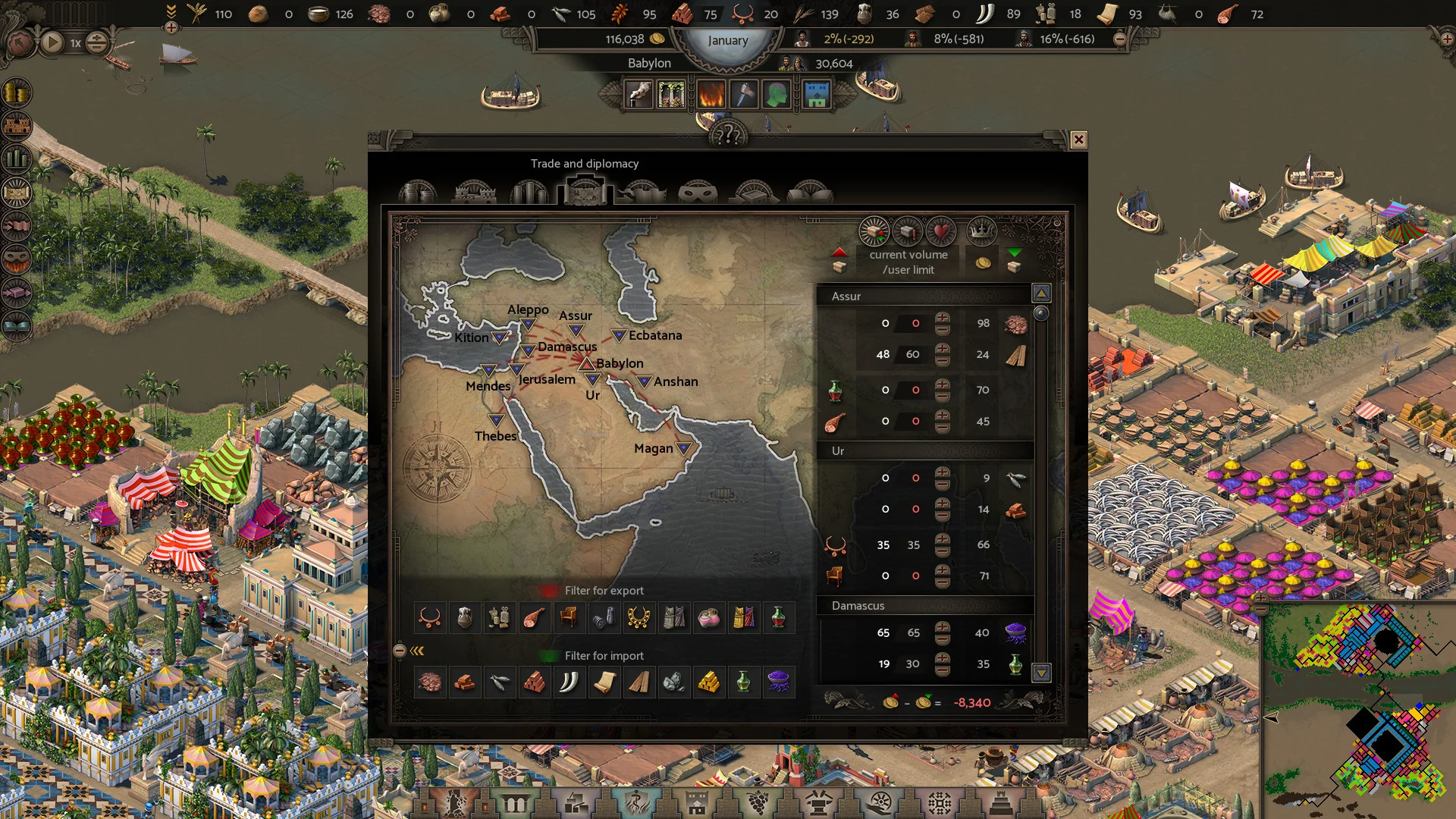The height and width of the screenshot is (819, 1456).
Task: Filter imports by the ivory tusk icon
Action: (x=569, y=682)
